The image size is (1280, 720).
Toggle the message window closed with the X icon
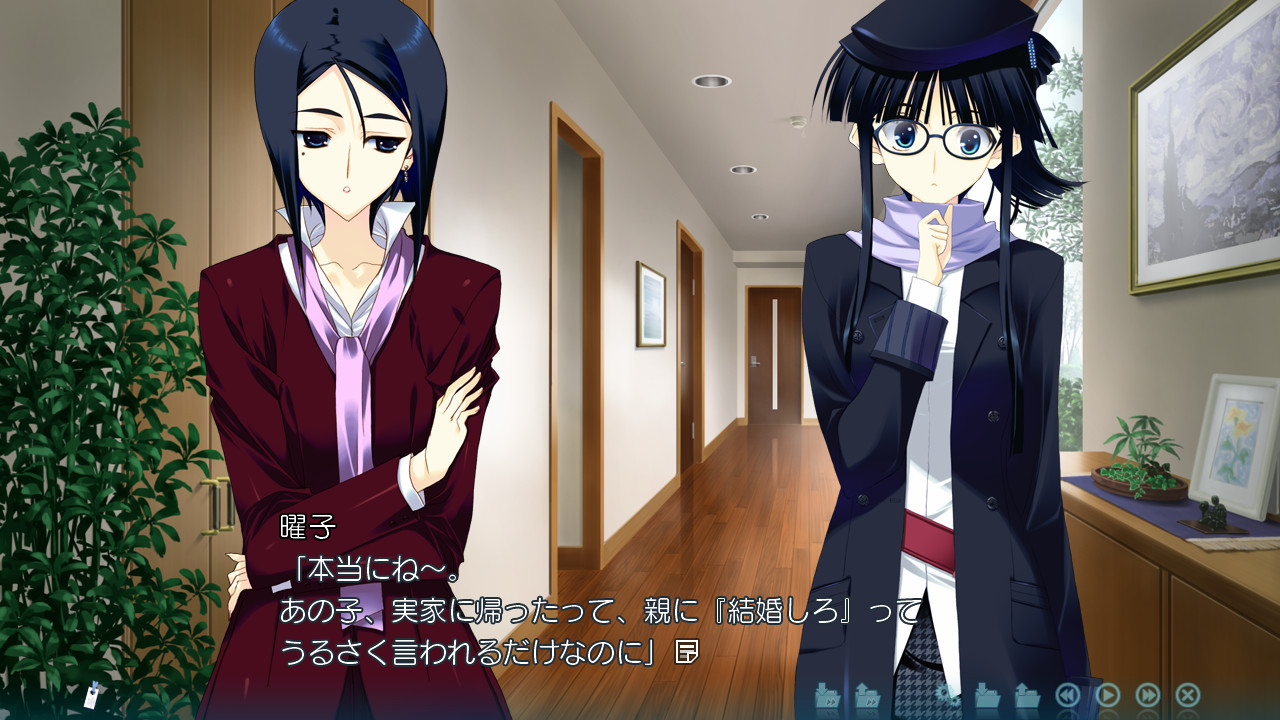click(x=1188, y=697)
